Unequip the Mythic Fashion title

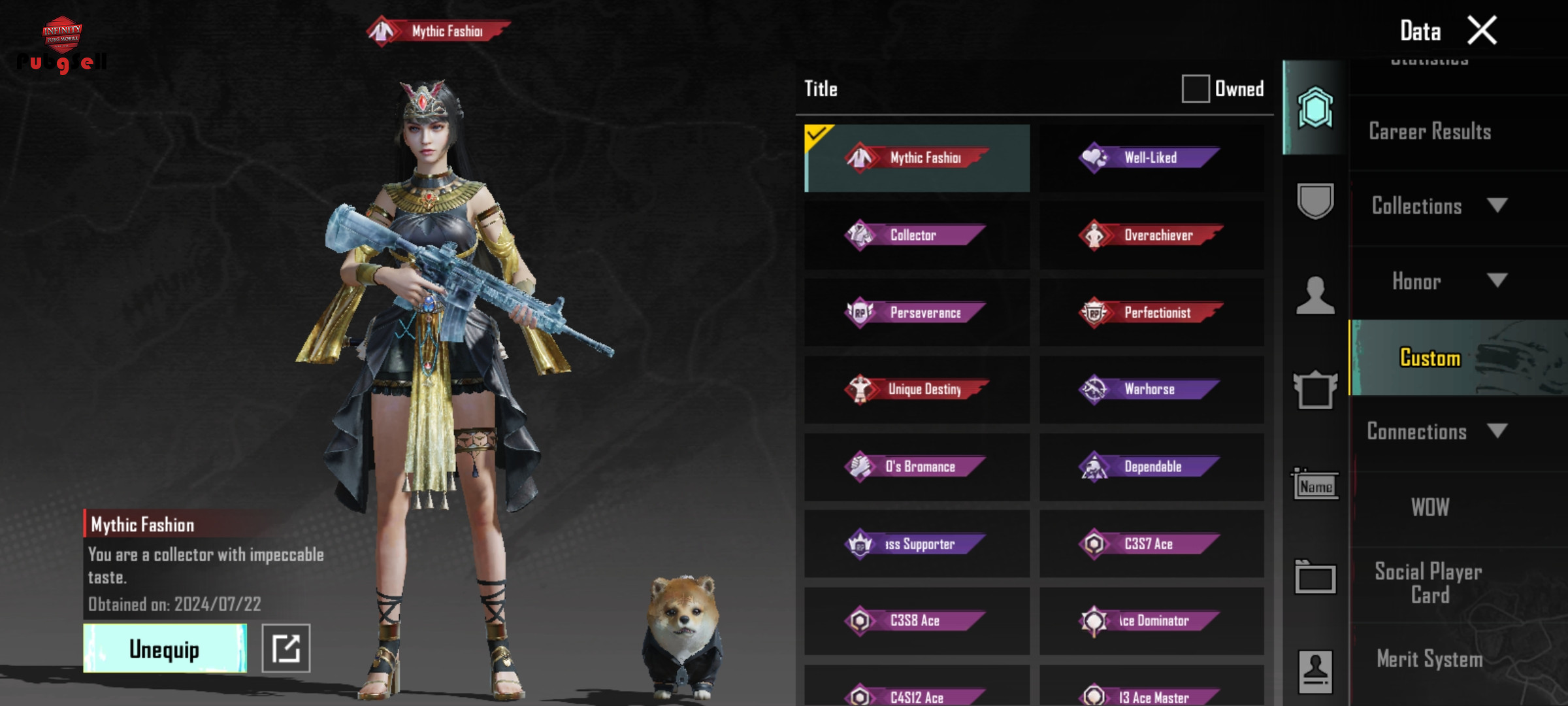tap(165, 648)
